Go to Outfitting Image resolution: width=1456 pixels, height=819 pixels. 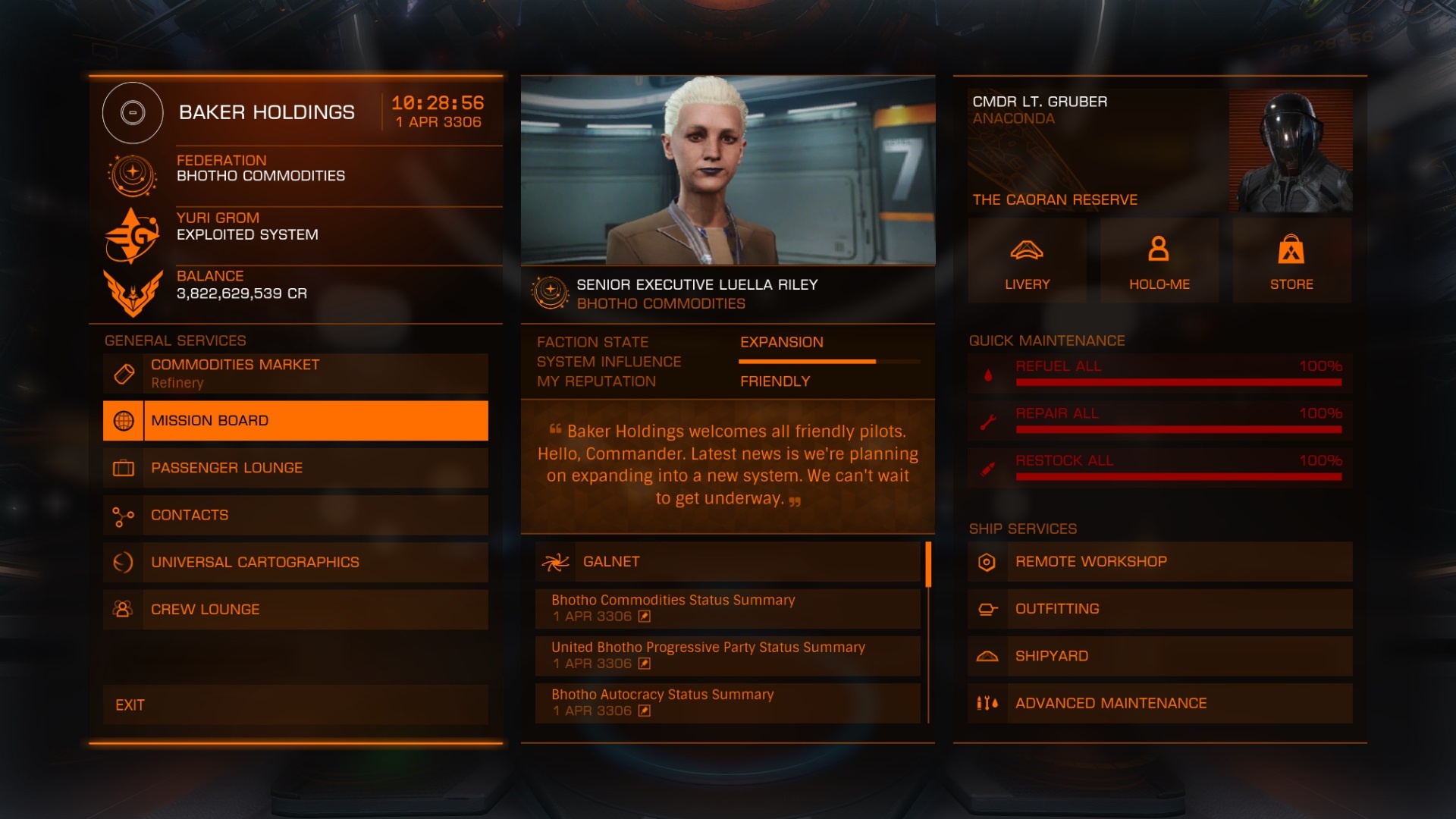[x=1159, y=609]
